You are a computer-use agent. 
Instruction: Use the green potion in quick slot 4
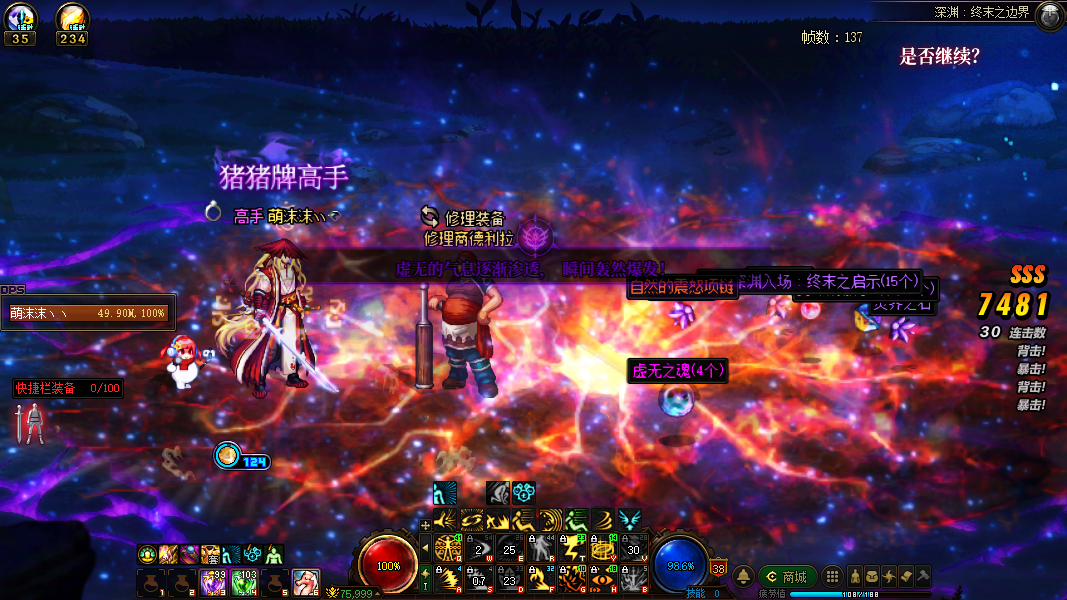click(x=243, y=582)
